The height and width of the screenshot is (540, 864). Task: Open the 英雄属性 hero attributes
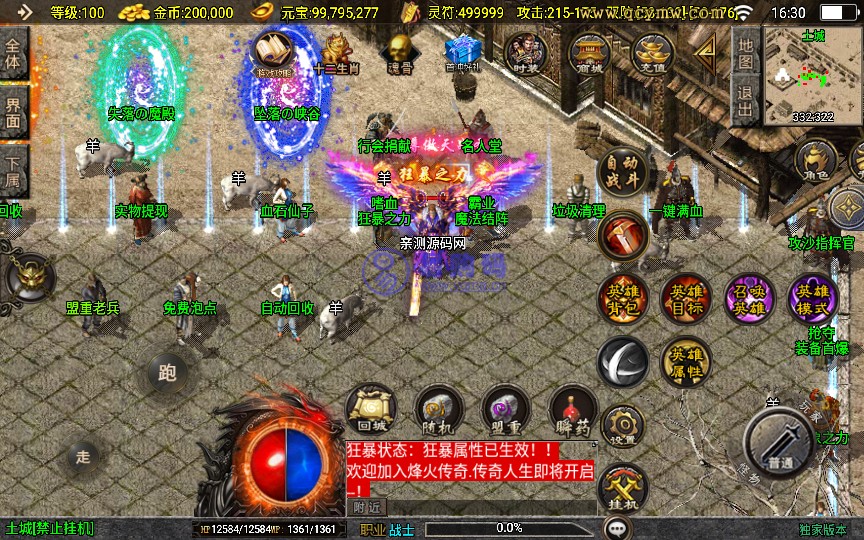[x=685, y=361]
